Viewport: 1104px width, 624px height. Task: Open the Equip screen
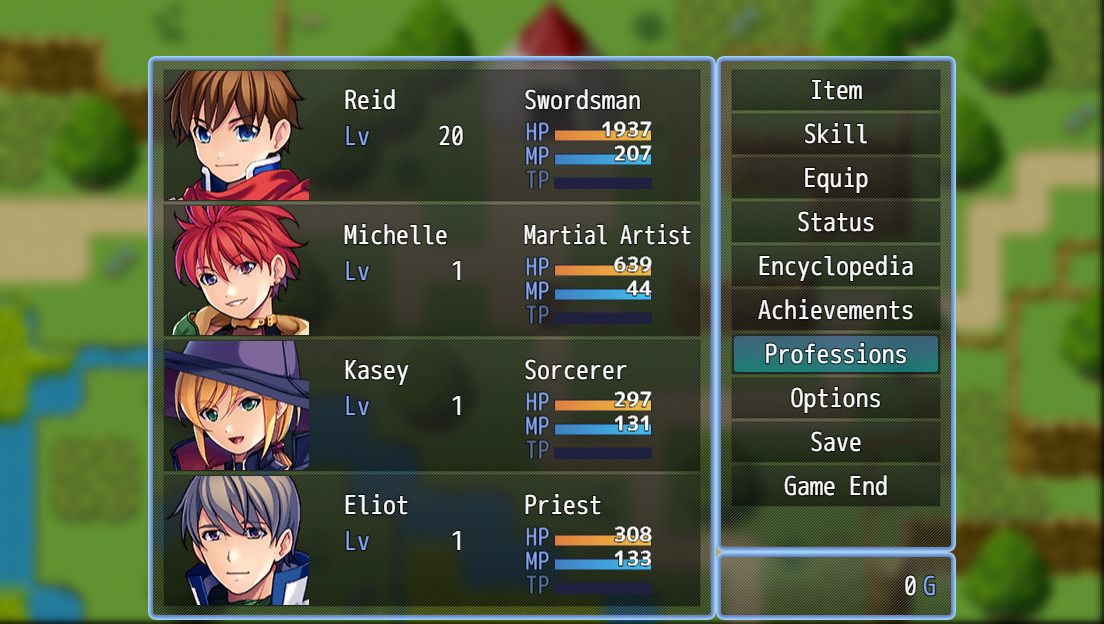point(835,179)
